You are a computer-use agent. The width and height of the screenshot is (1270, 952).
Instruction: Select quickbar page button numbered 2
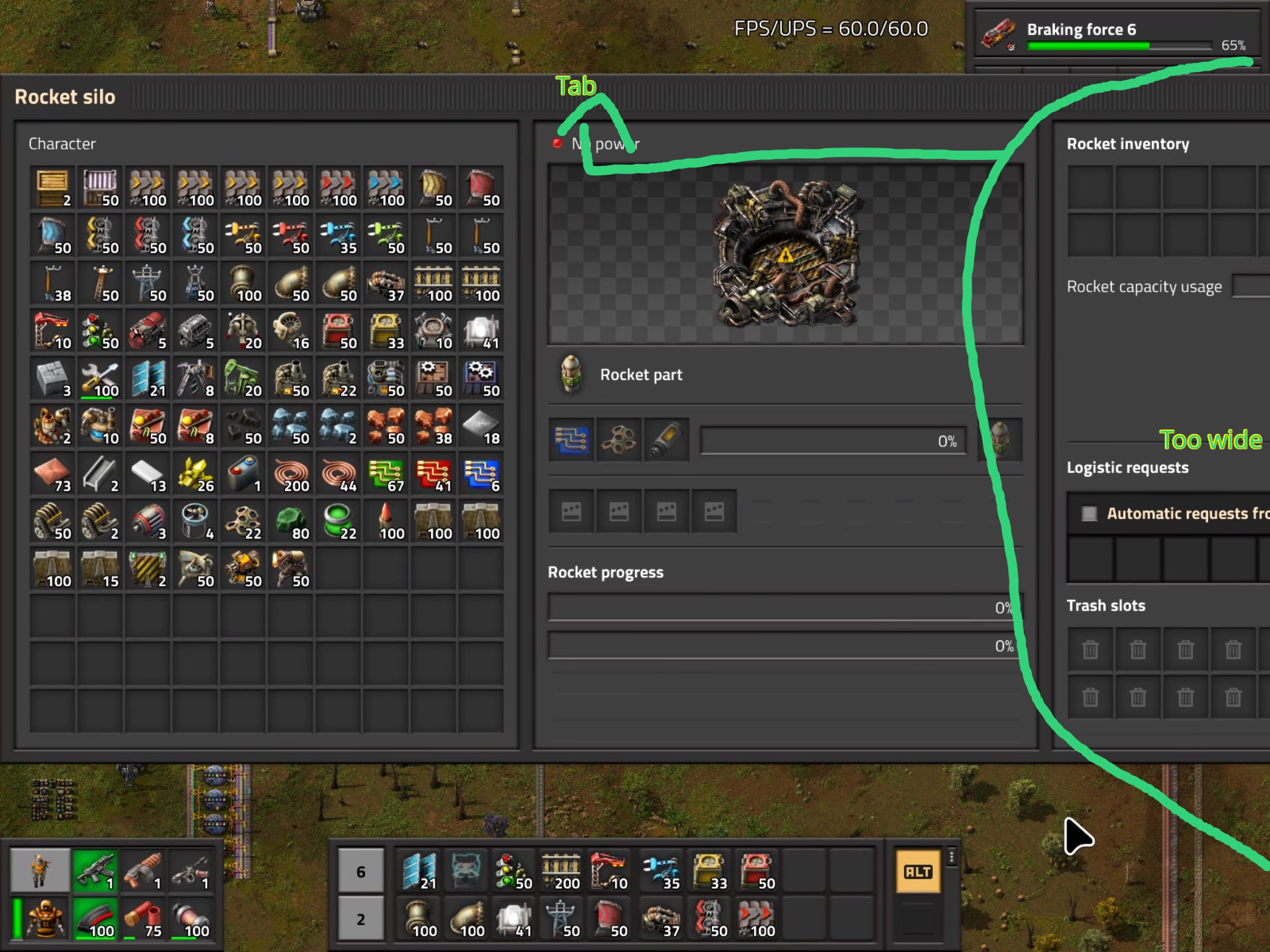pos(361,919)
